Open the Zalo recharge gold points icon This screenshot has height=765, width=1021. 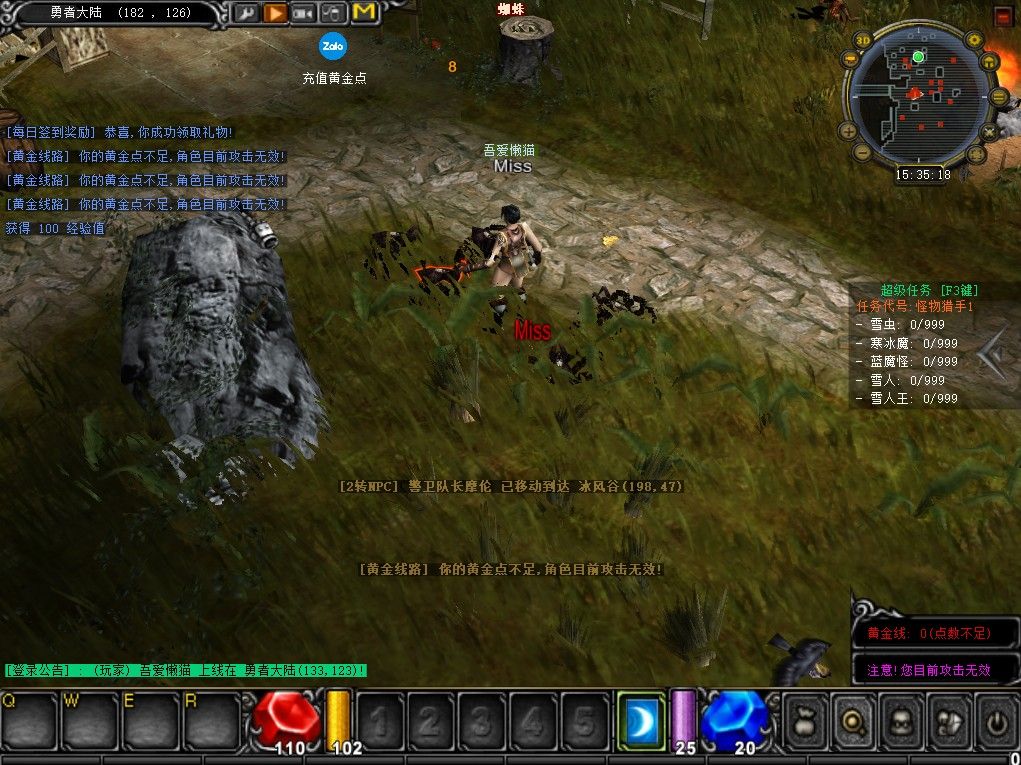coord(333,46)
